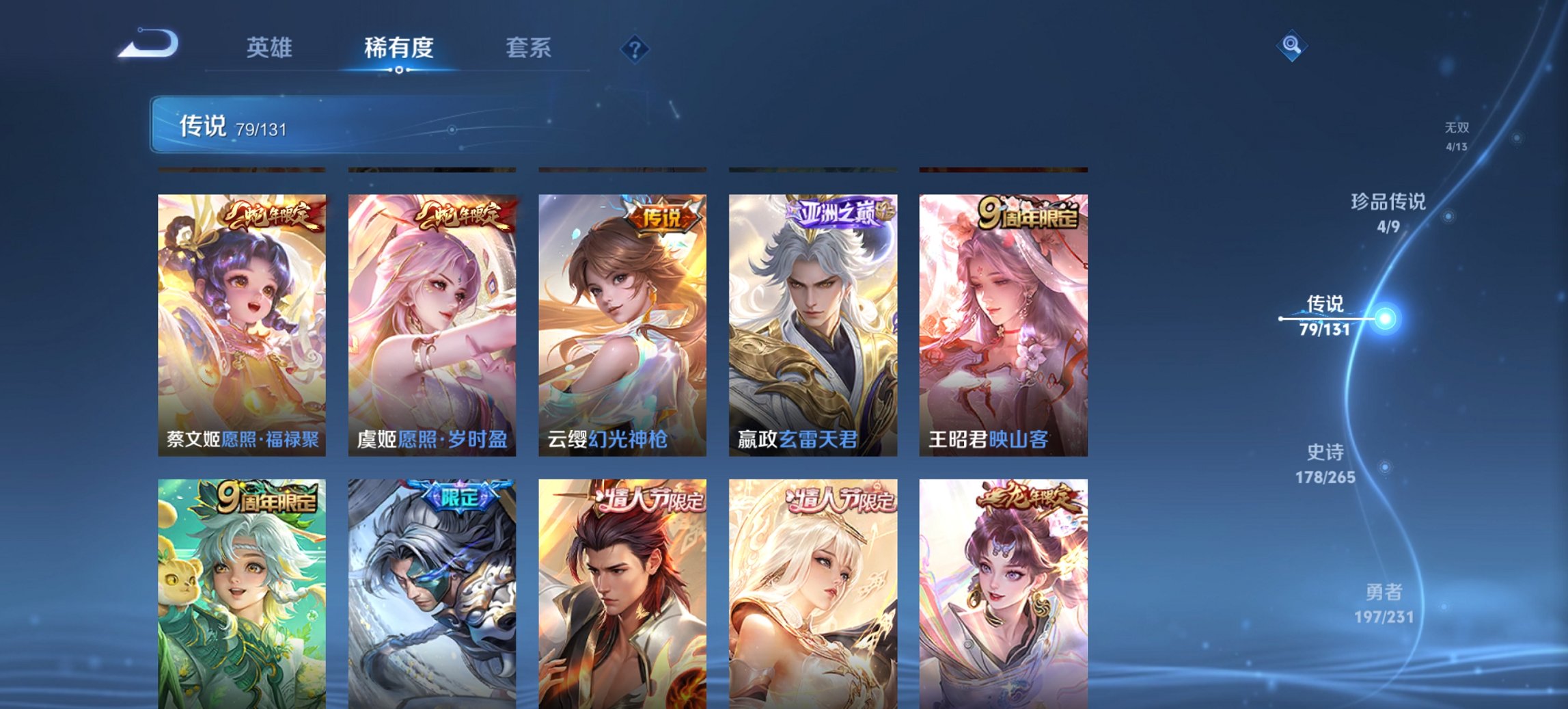Viewport: 1568px width, 709px height.
Task: Open the search magnifier at top right
Action: click(1290, 46)
